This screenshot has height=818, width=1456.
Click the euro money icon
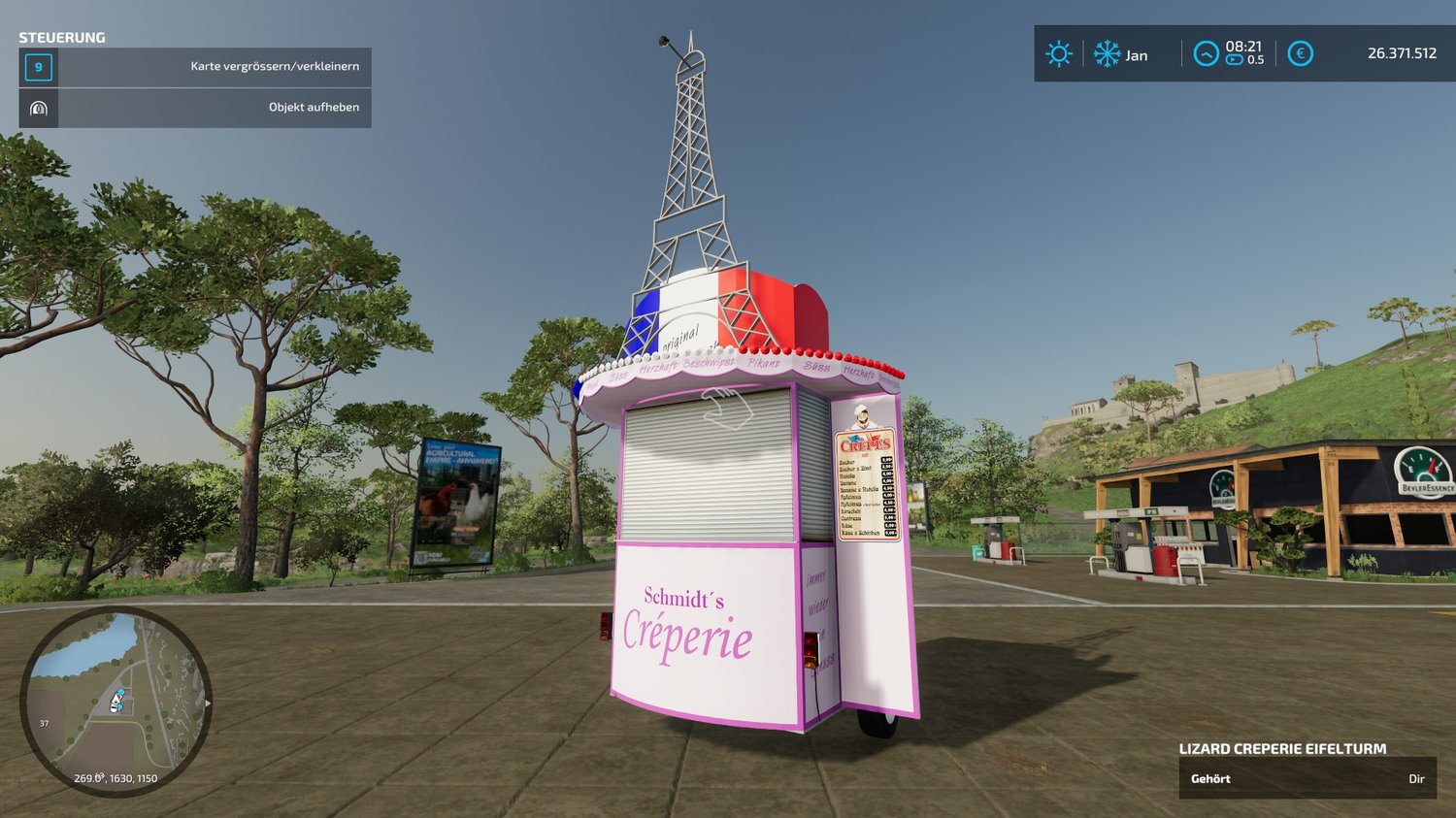pos(1300,53)
